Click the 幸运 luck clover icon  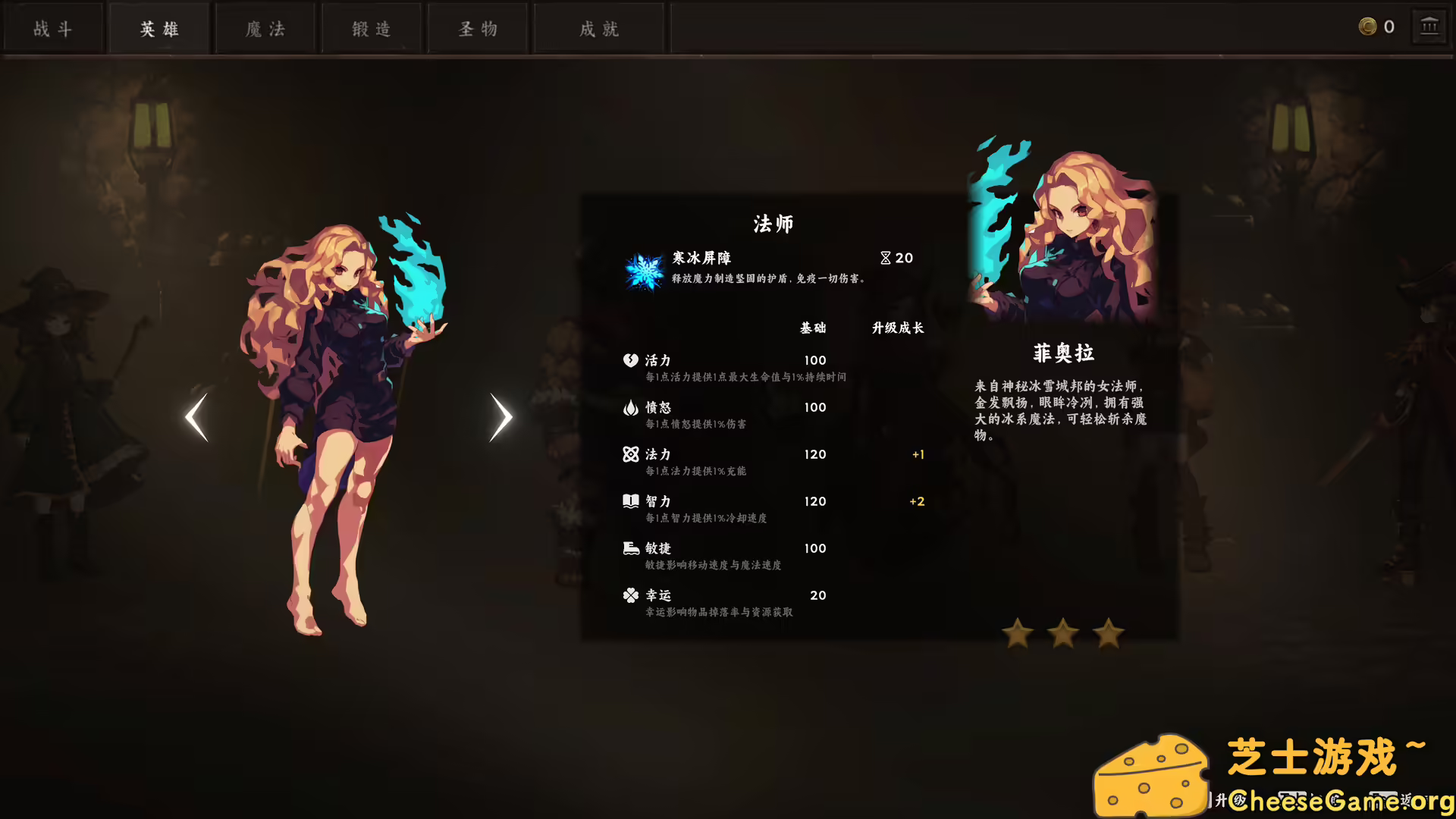coord(630,595)
